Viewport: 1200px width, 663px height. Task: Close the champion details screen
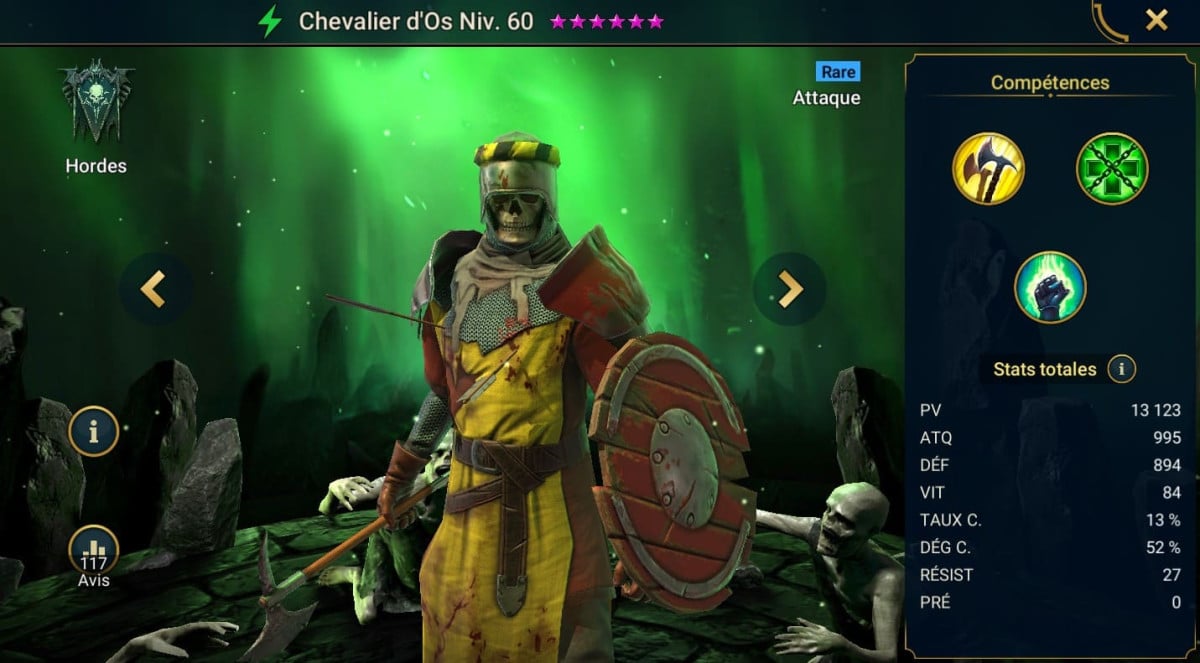[x=1157, y=20]
